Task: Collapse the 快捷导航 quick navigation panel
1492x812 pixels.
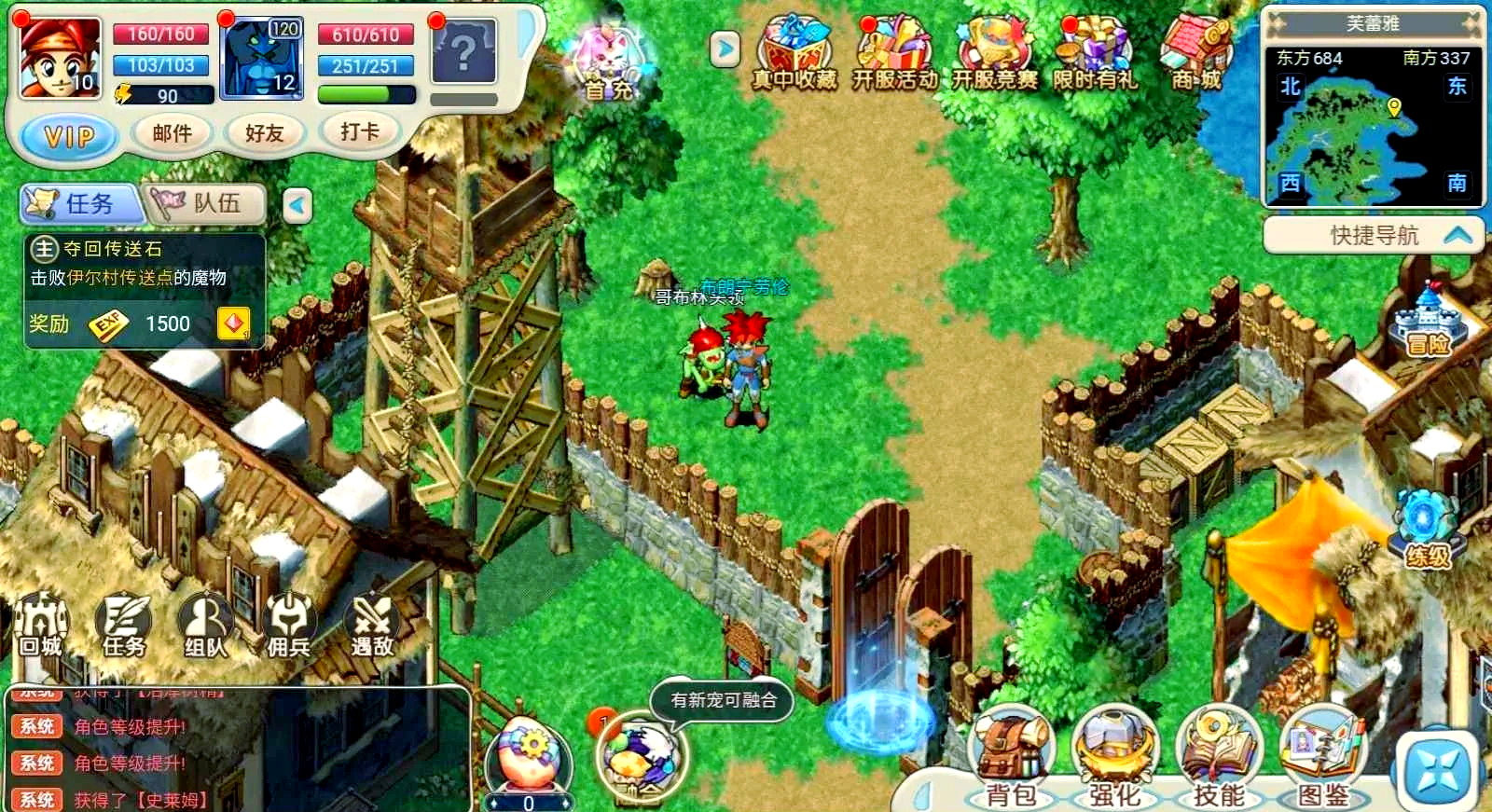Action: point(1459,236)
